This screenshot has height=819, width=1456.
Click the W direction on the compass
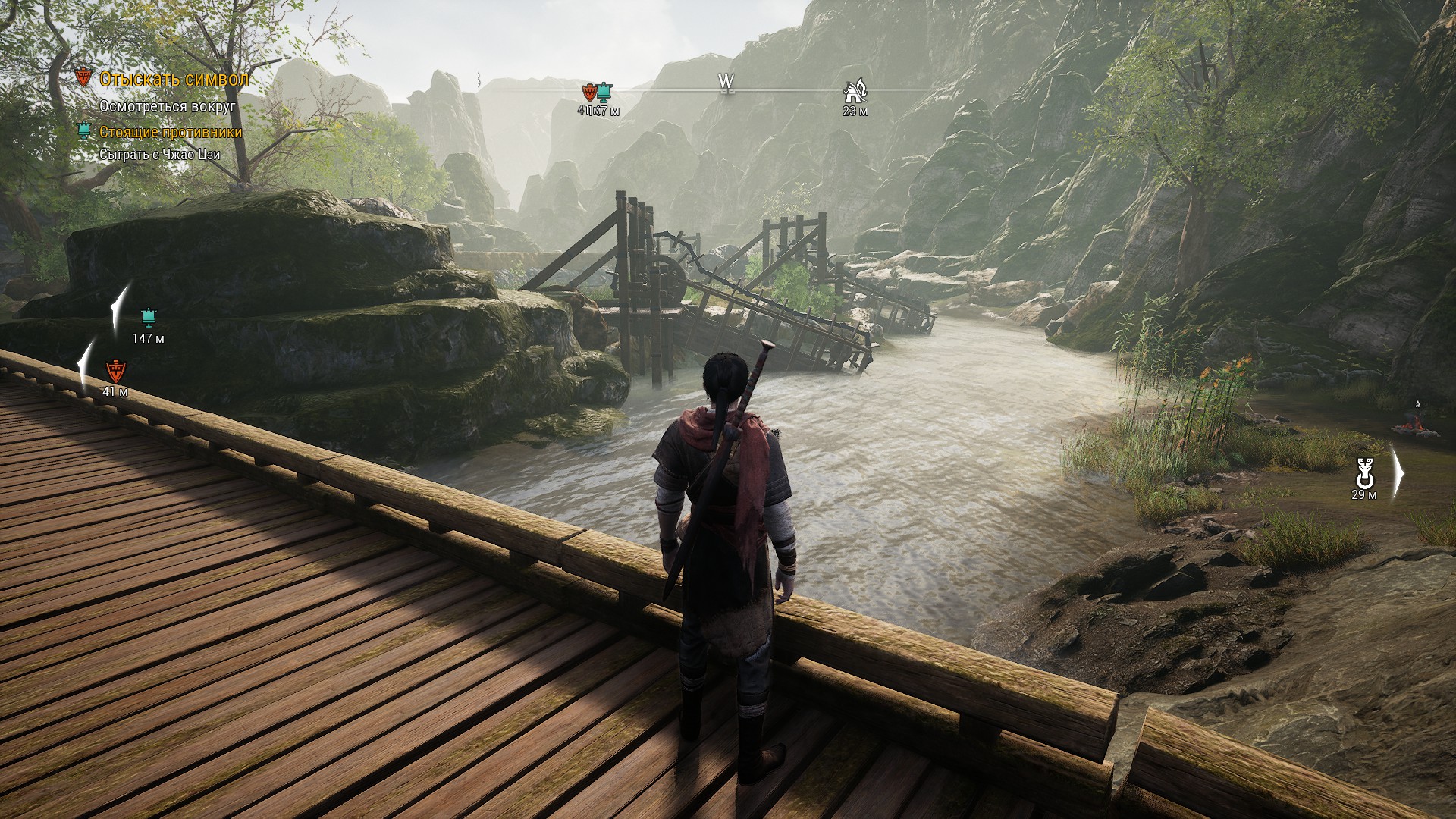point(726,82)
